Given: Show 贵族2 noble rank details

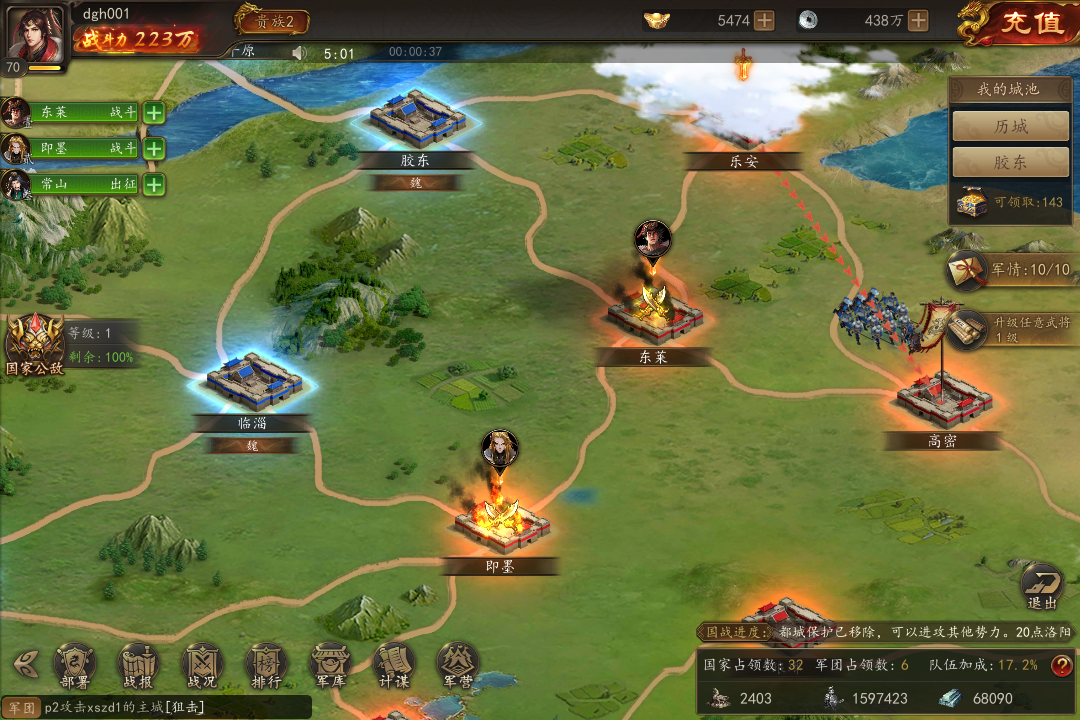Looking at the screenshot, I should tap(272, 20).
